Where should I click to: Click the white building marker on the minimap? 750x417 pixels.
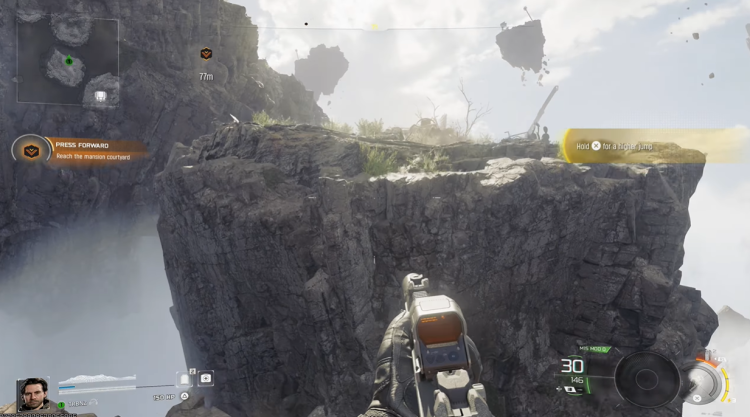coord(100,97)
